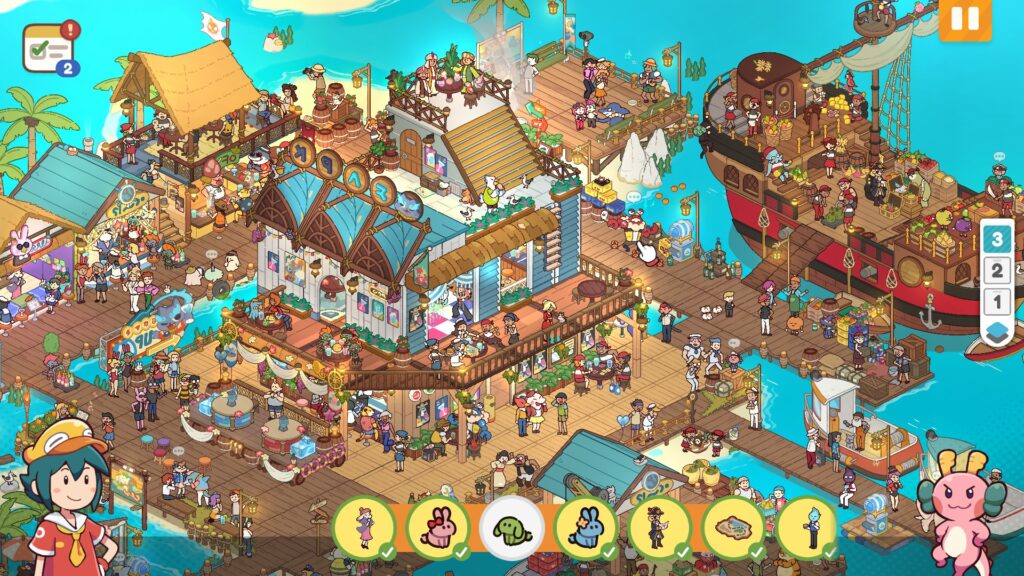Switch to floor 2
Screen dimensions: 1024x576
click(996, 270)
